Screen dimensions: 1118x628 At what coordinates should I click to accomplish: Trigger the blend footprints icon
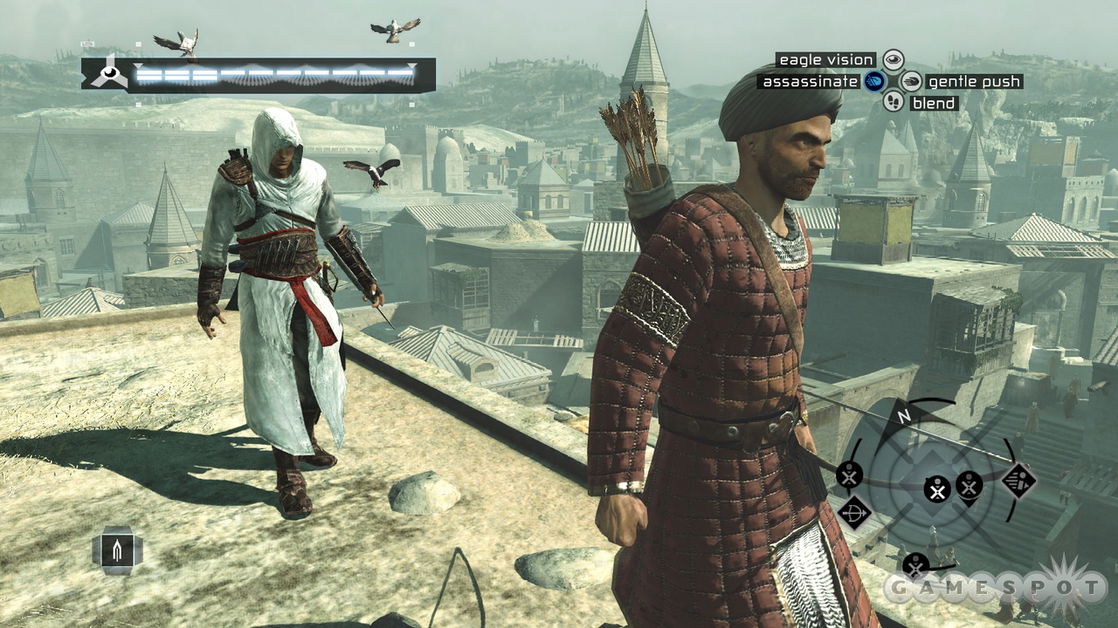click(893, 102)
